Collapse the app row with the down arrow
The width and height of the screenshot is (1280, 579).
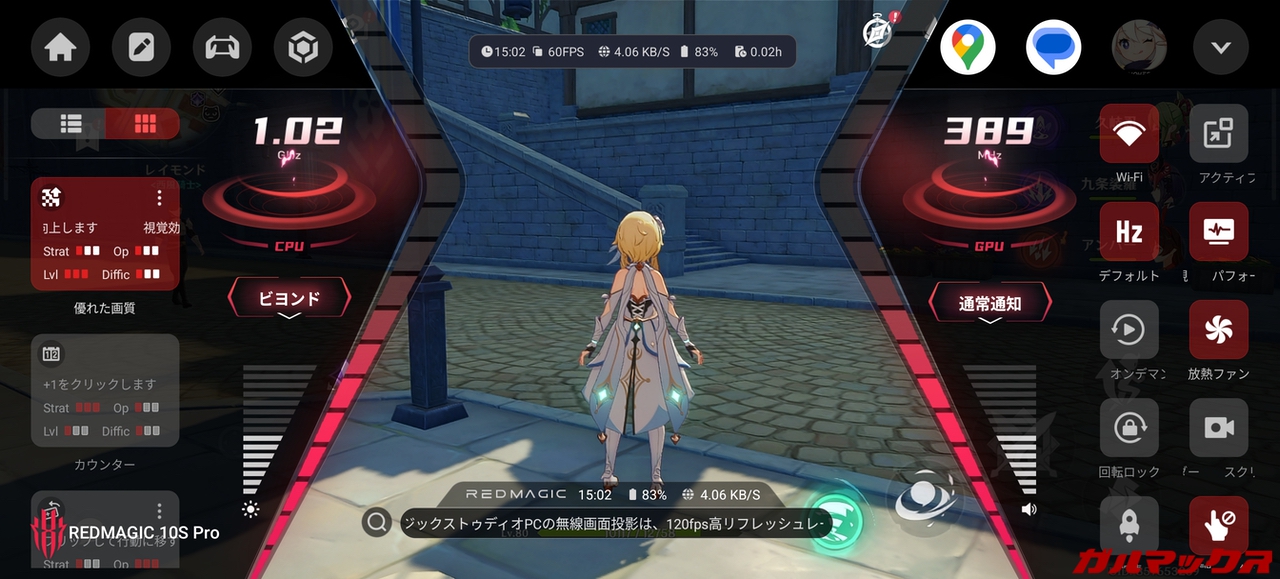pos(1221,47)
